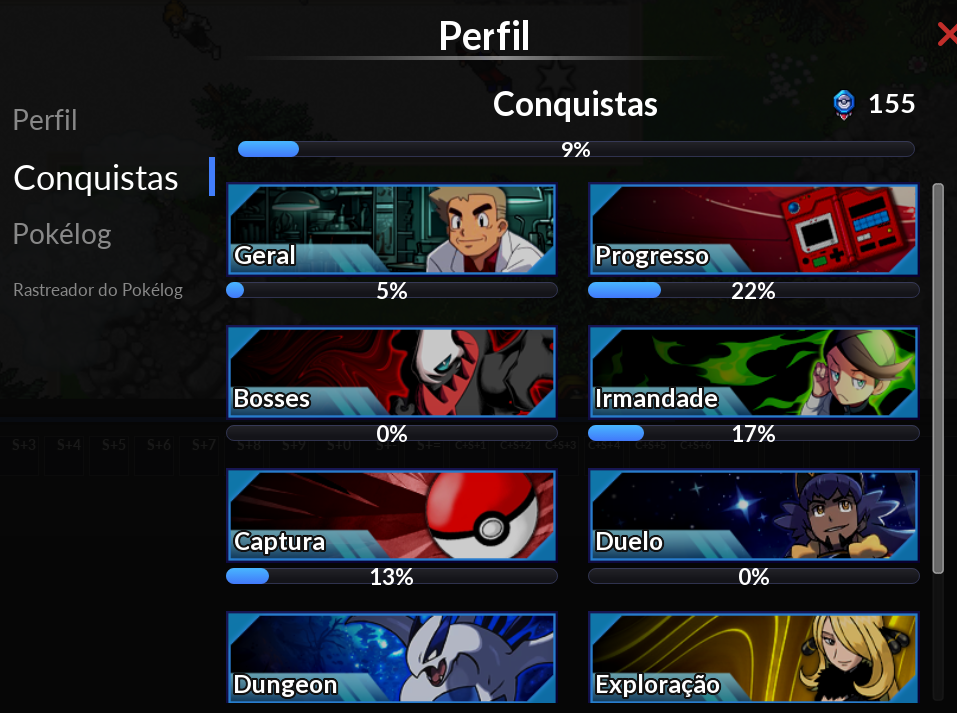Switch to the Pokélog tab
The image size is (957, 713).
62,235
